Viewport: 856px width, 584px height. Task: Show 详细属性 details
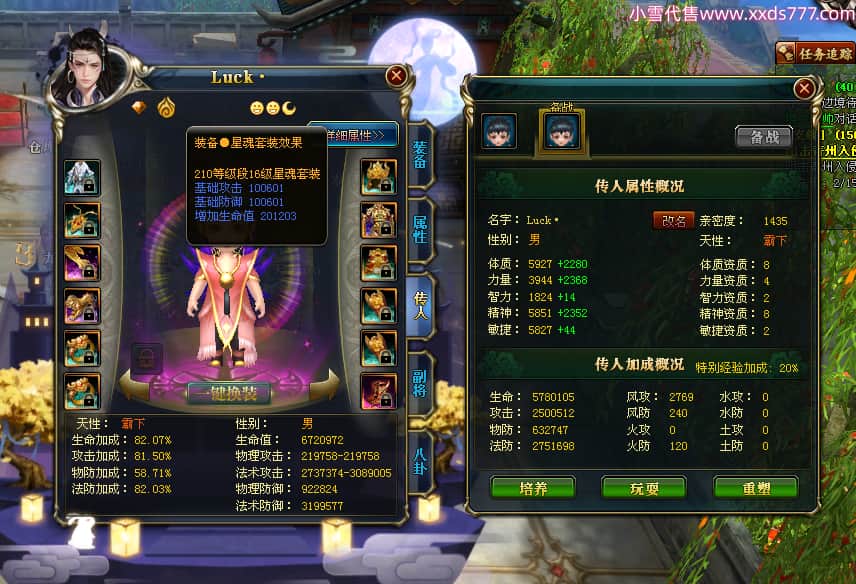355,134
